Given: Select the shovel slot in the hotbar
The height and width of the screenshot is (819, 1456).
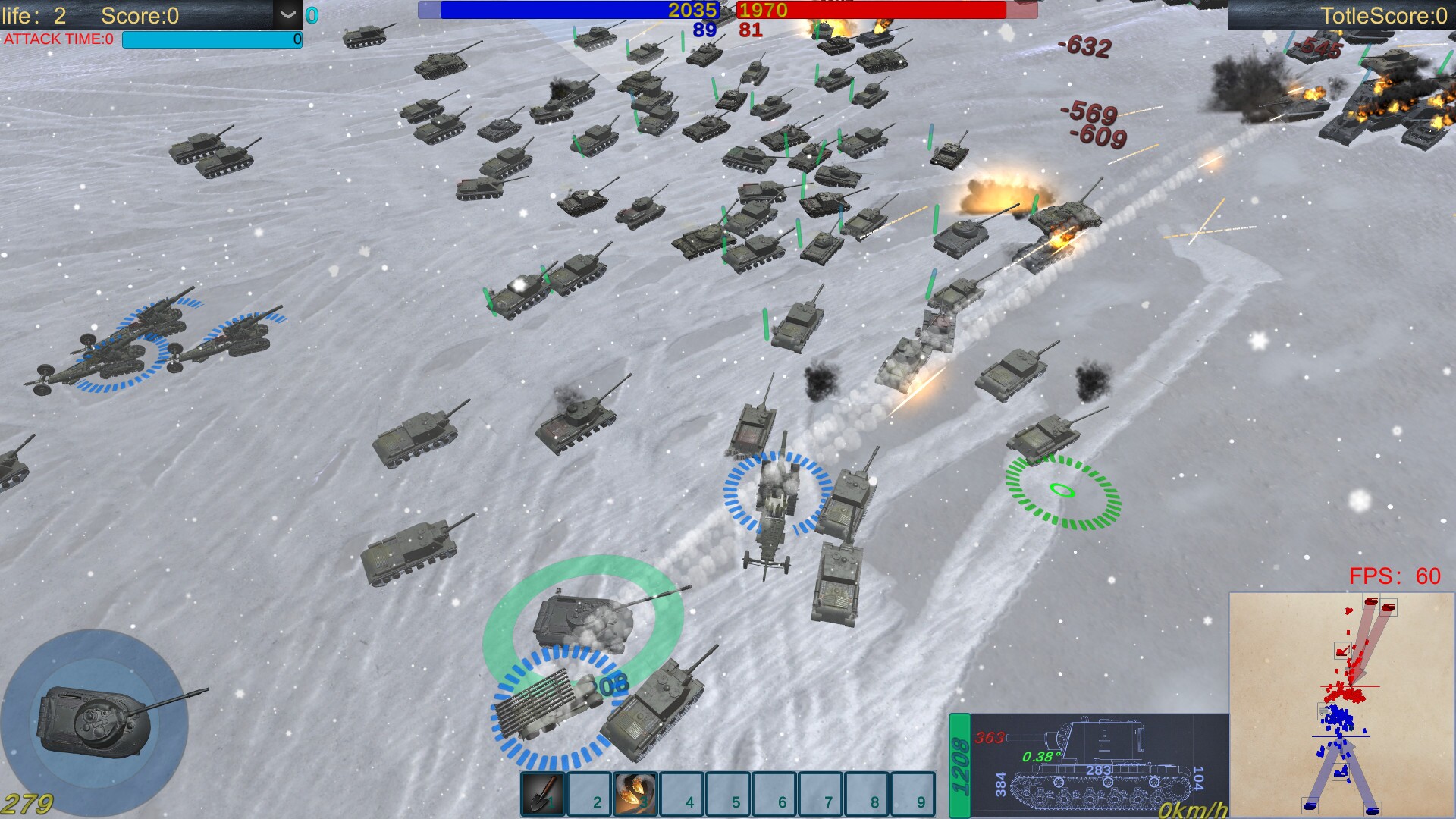Looking at the screenshot, I should 543,793.
